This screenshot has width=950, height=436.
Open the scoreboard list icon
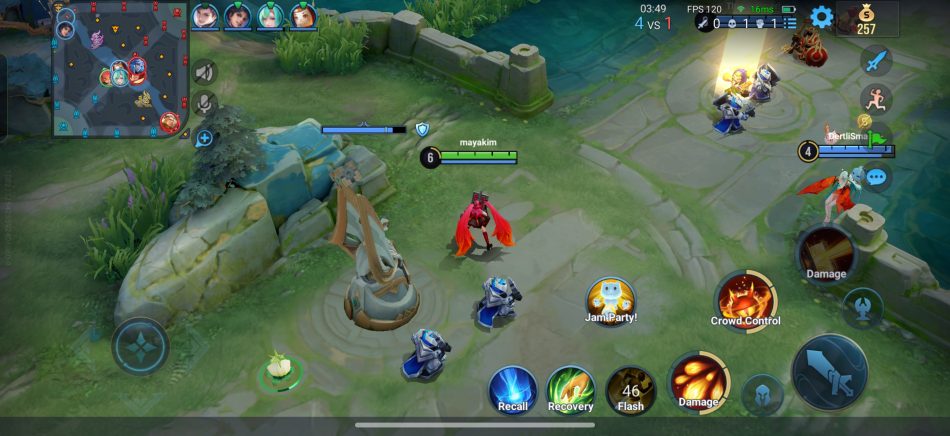point(790,23)
